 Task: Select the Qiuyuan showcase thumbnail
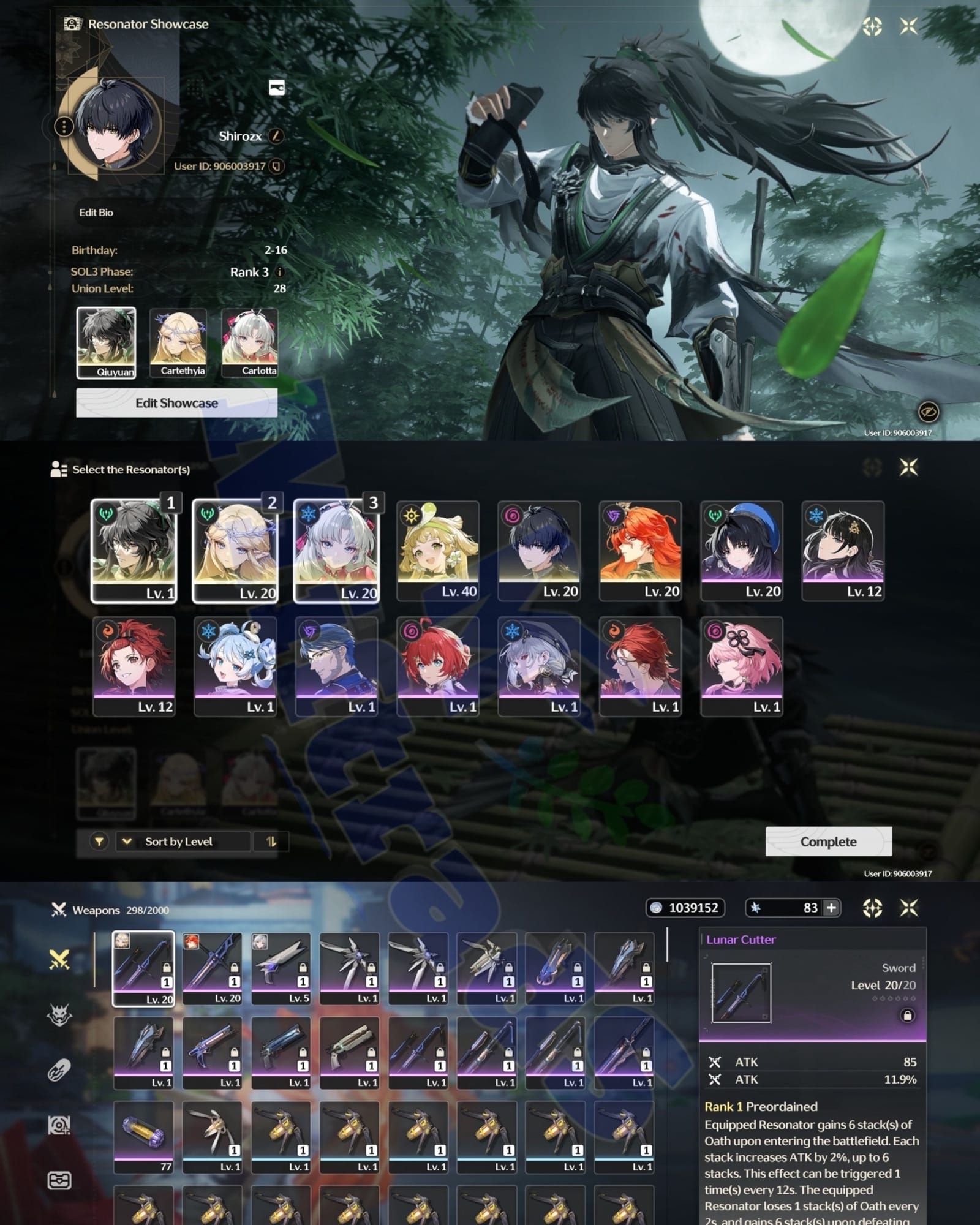click(x=106, y=342)
